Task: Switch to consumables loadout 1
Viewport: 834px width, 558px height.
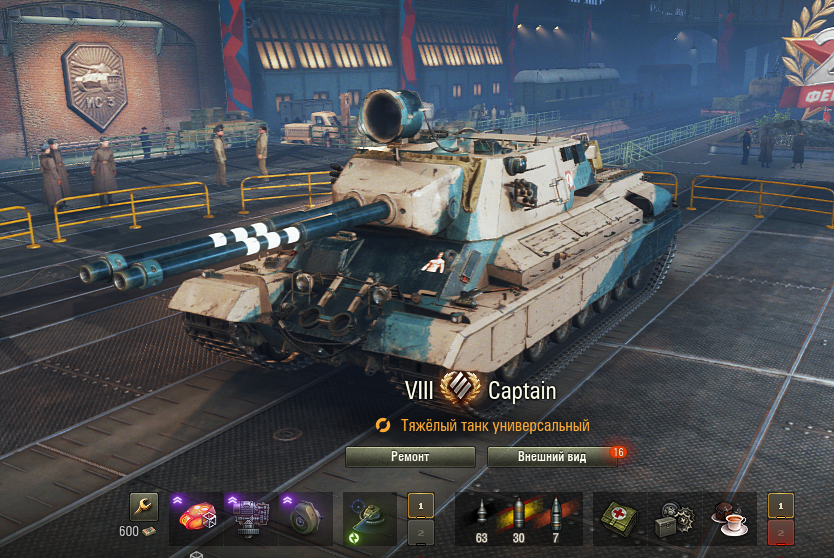Action: pos(780,505)
